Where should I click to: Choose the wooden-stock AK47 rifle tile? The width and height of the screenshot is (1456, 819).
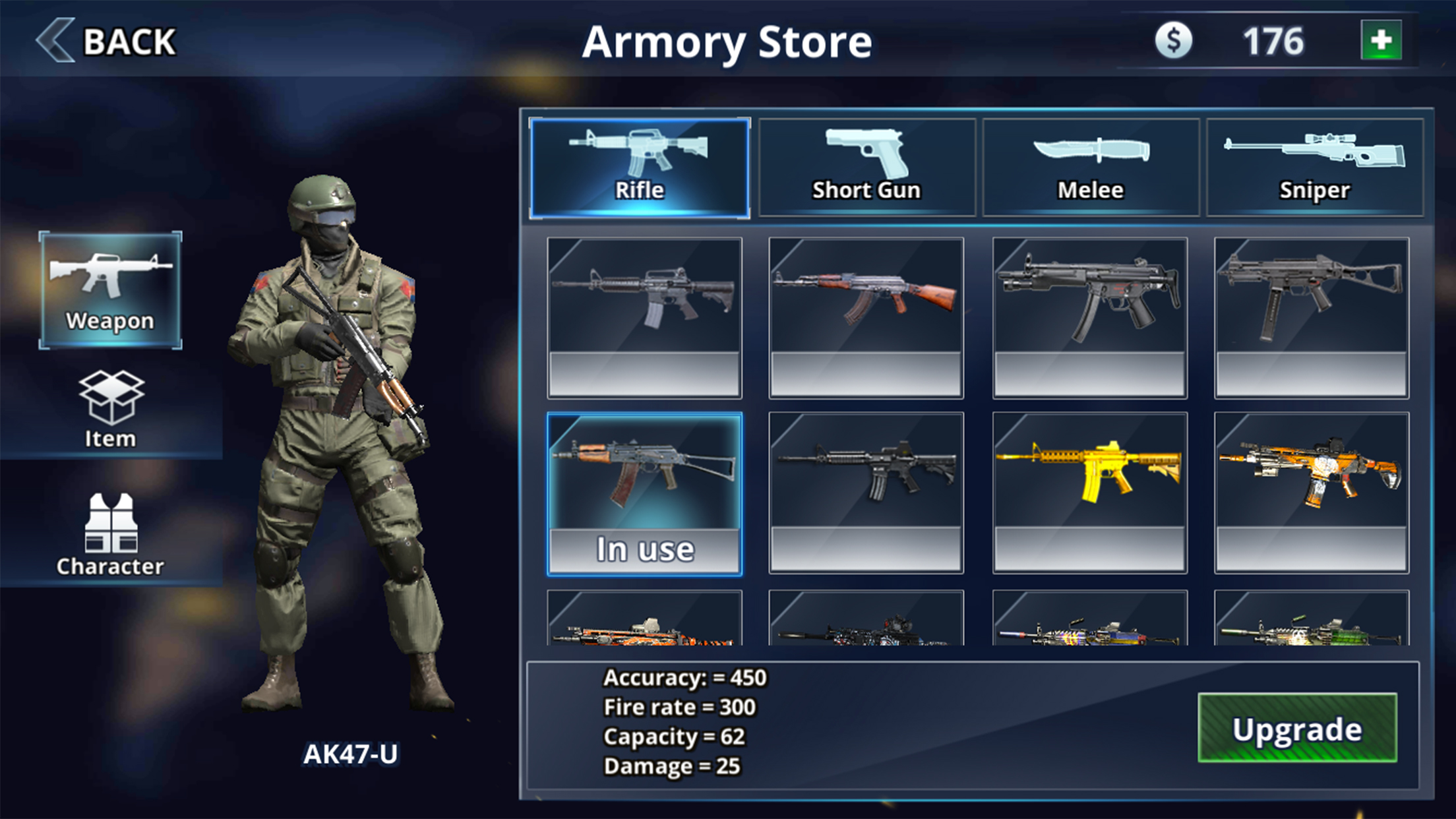(866, 317)
